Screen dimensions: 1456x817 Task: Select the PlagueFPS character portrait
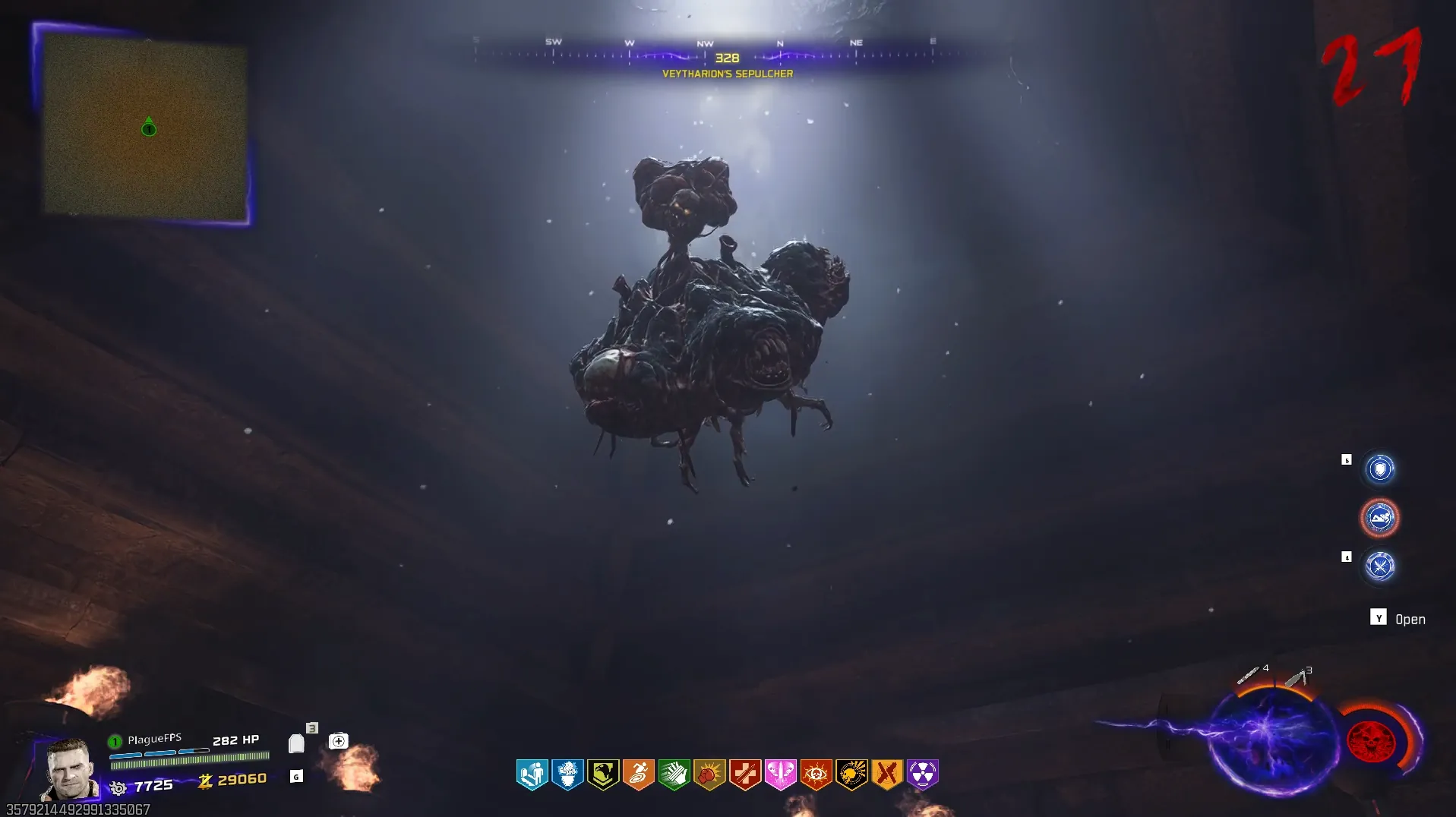coord(70,768)
